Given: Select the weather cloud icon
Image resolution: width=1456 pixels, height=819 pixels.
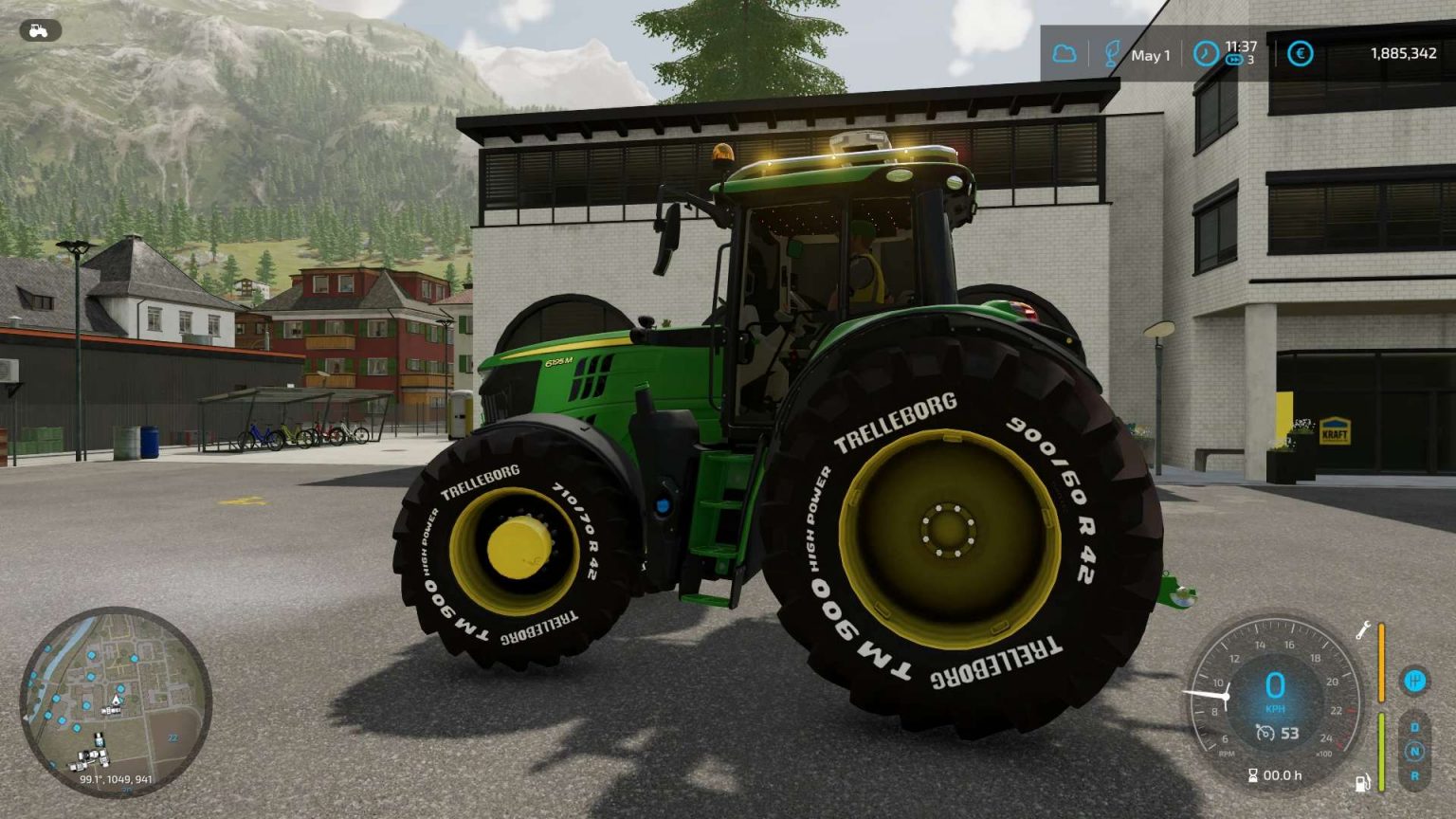Looking at the screenshot, I should pos(1064,53).
